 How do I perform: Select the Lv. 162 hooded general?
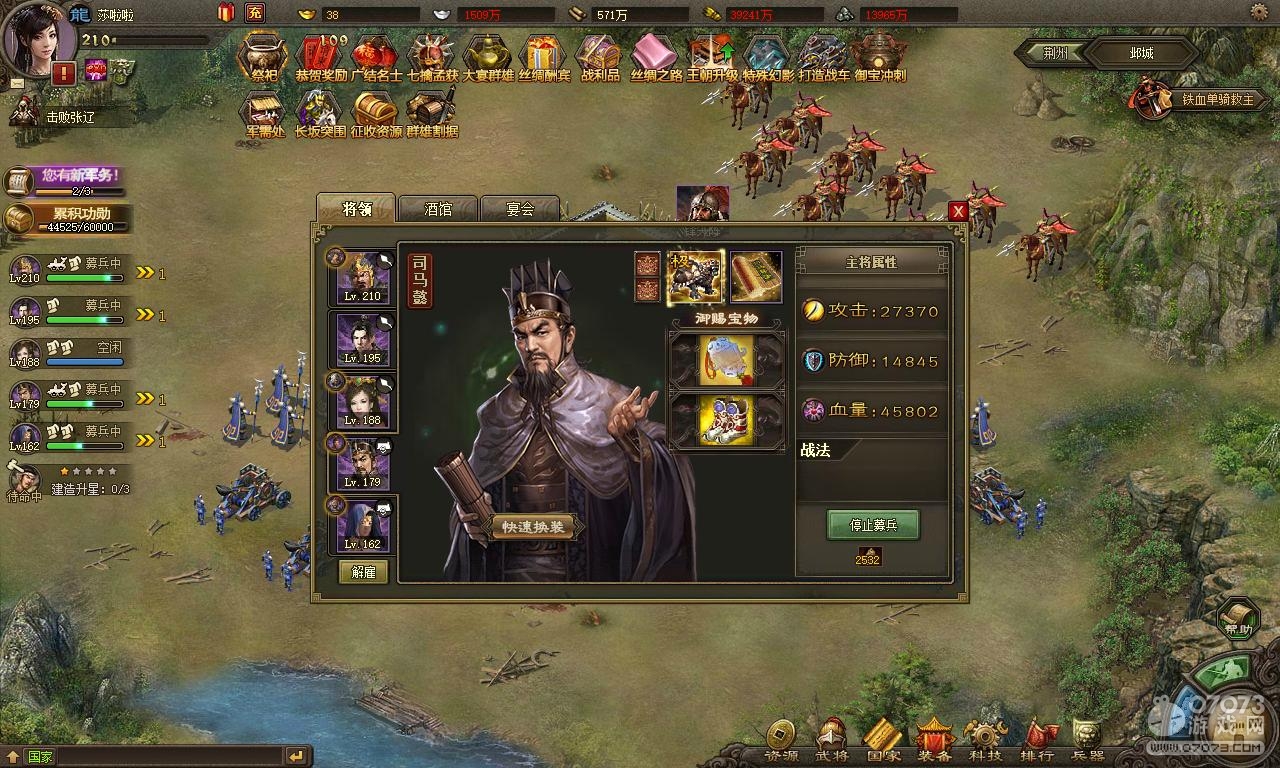[x=362, y=524]
